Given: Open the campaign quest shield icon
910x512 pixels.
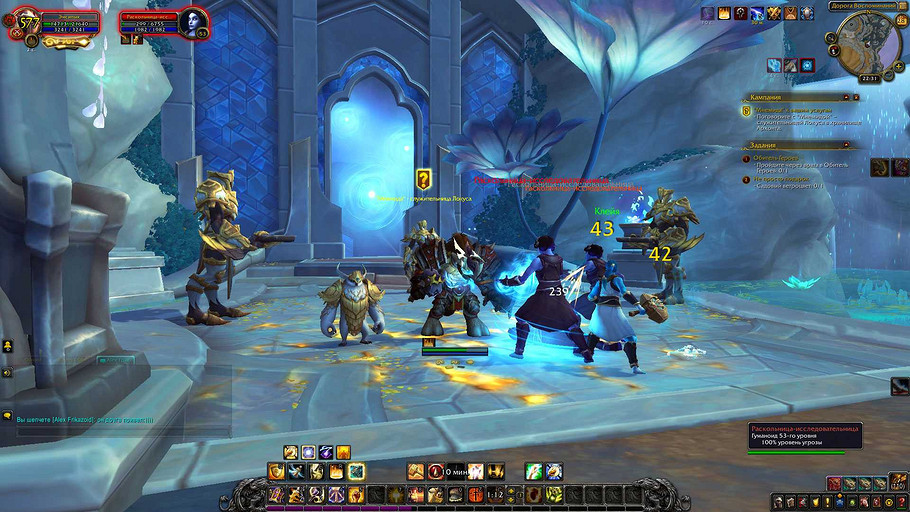Looking at the screenshot, I should coord(746,111).
